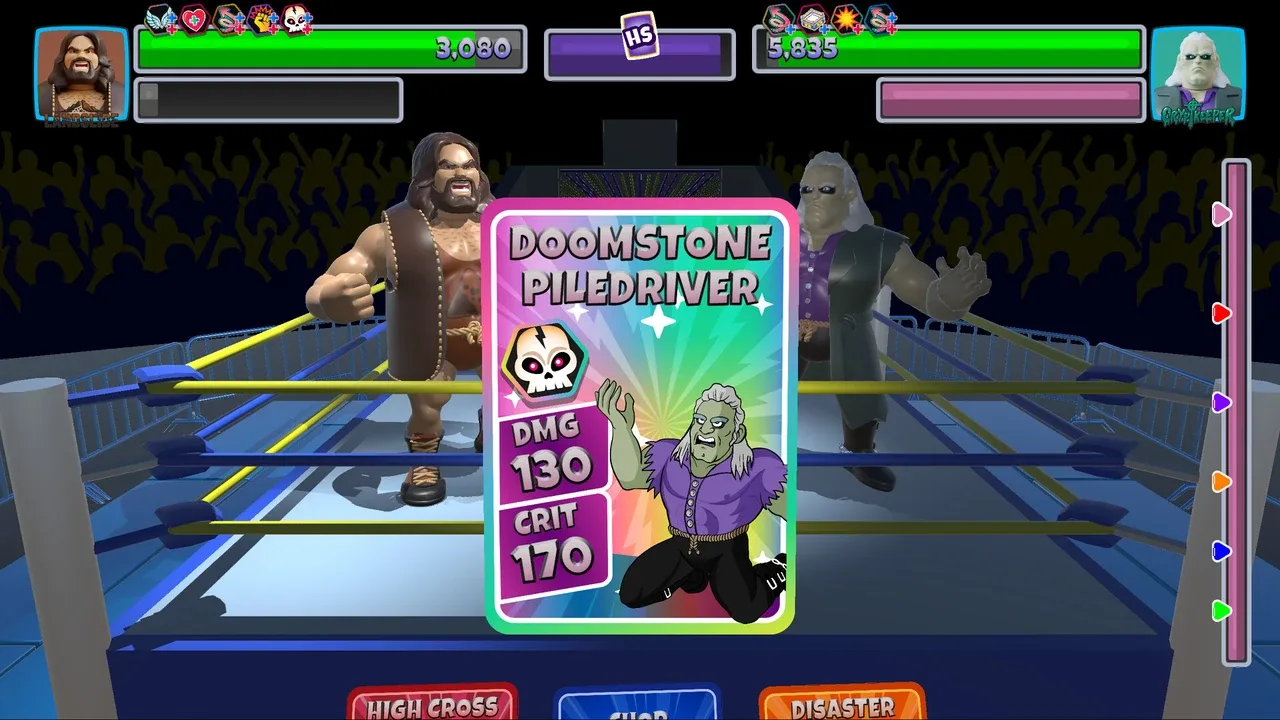Screen dimensions: 1280x720
Task: Click the Doomstone Piledriver card
Action: pos(640,416)
